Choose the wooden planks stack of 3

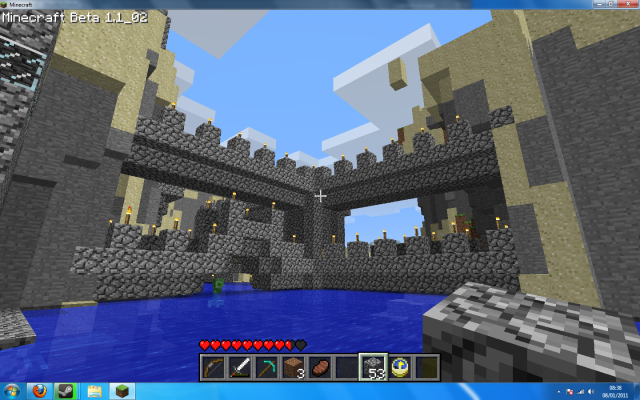click(x=293, y=367)
